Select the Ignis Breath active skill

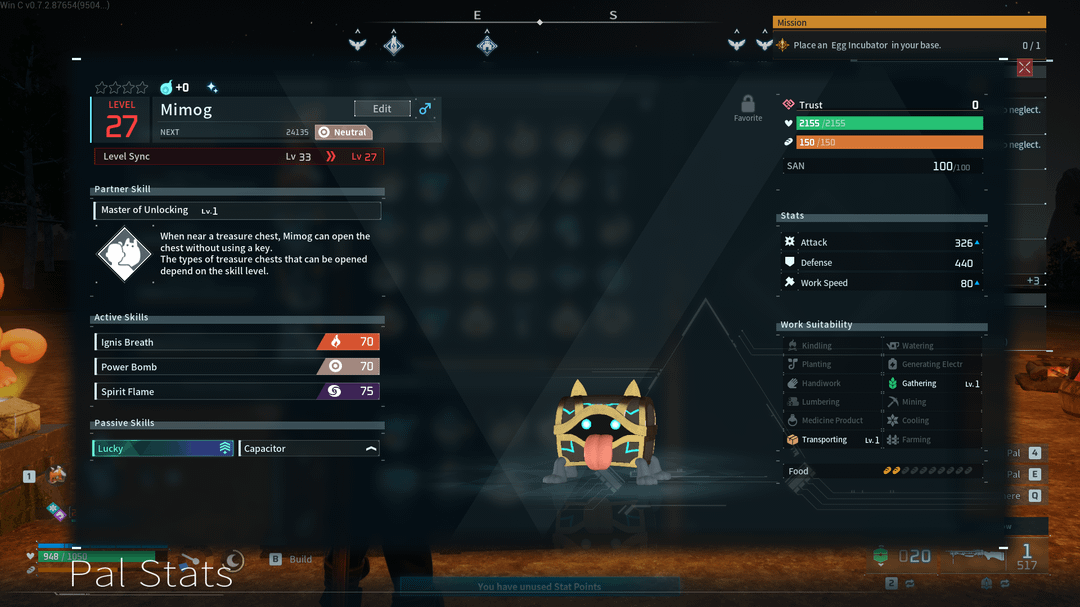[237, 342]
